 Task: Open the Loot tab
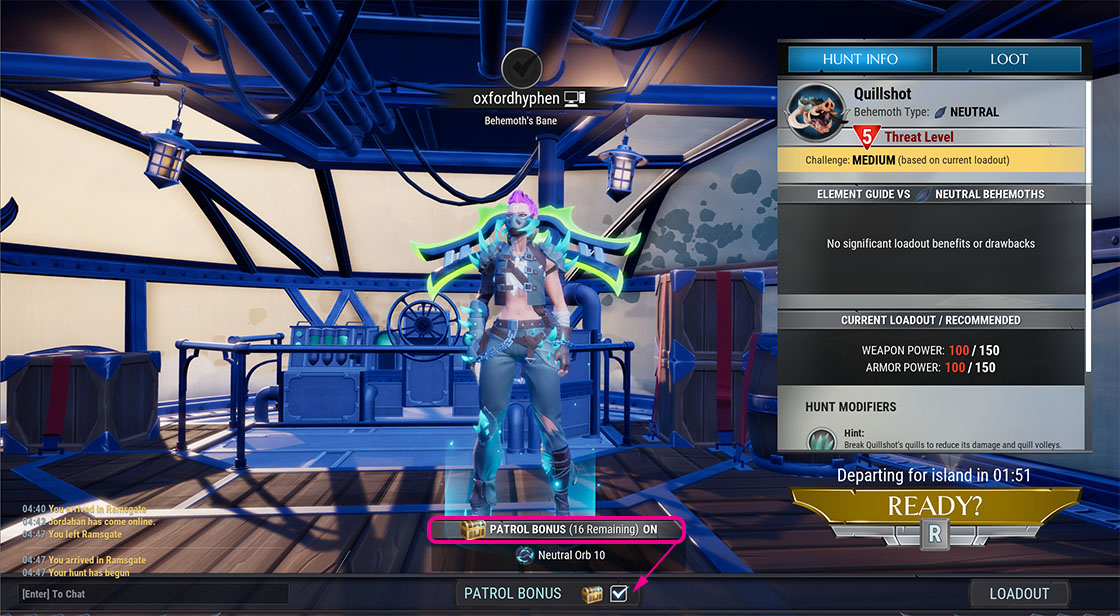coord(1008,59)
